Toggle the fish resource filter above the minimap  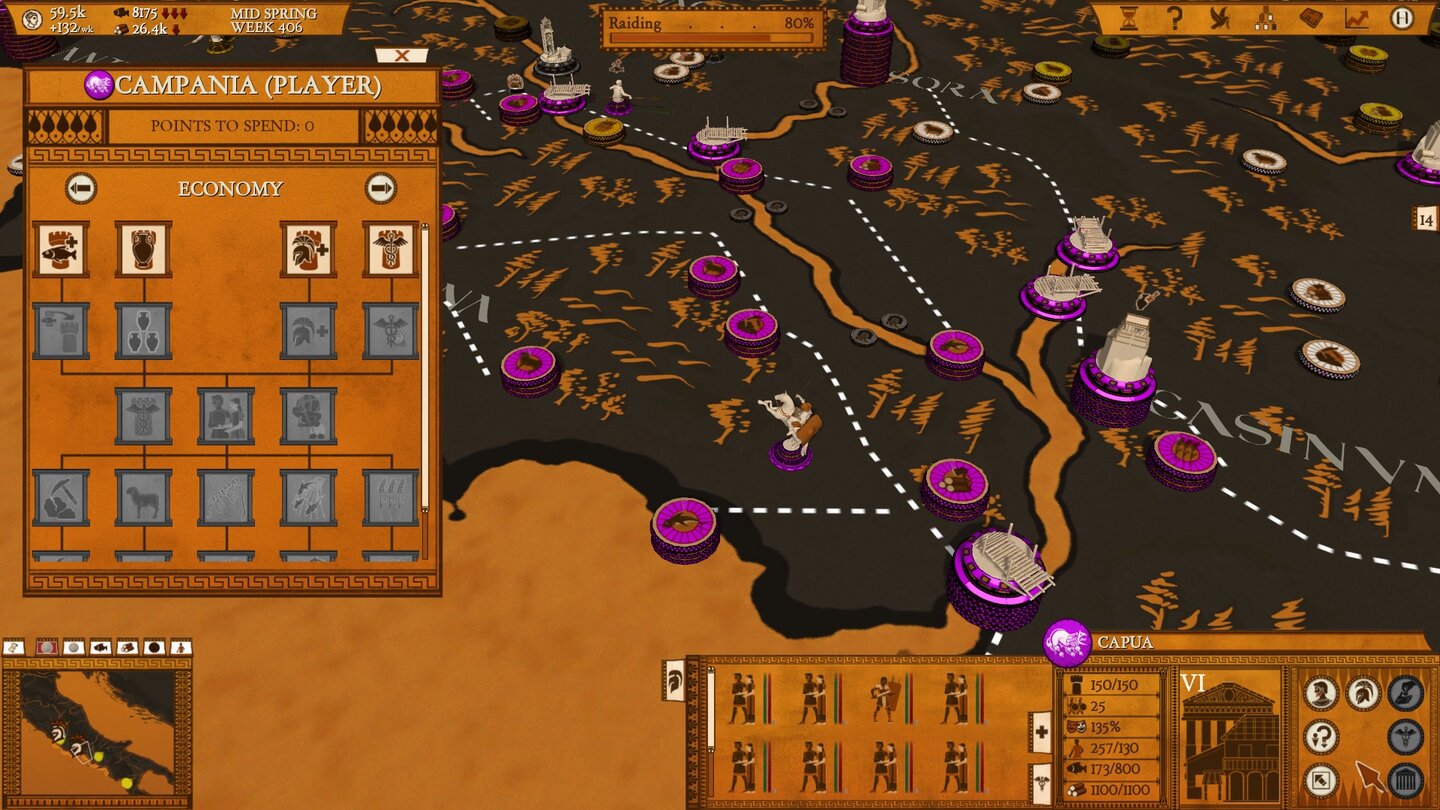coord(100,647)
